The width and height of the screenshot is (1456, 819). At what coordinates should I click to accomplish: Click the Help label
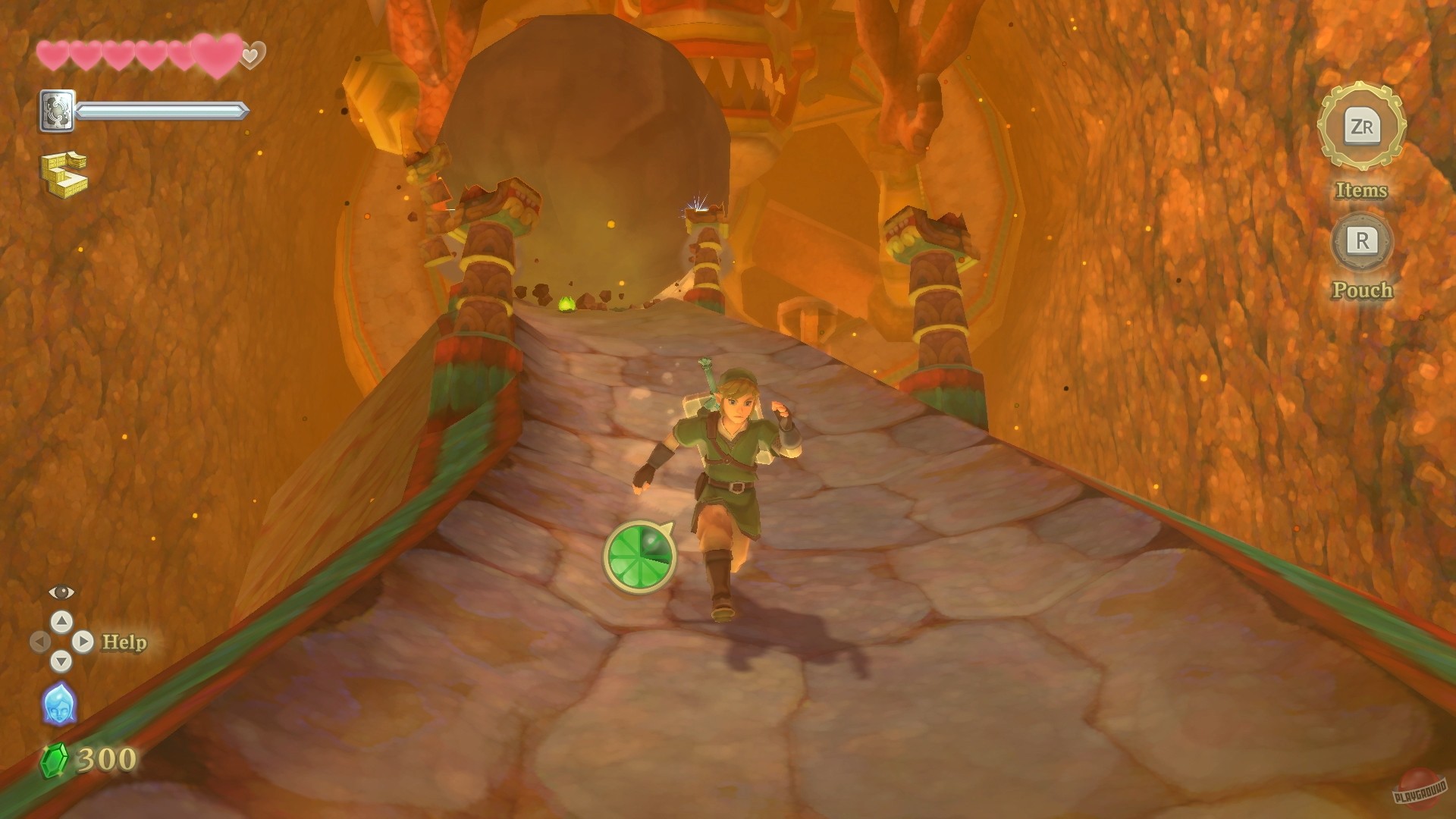click(x=124, y=642)
